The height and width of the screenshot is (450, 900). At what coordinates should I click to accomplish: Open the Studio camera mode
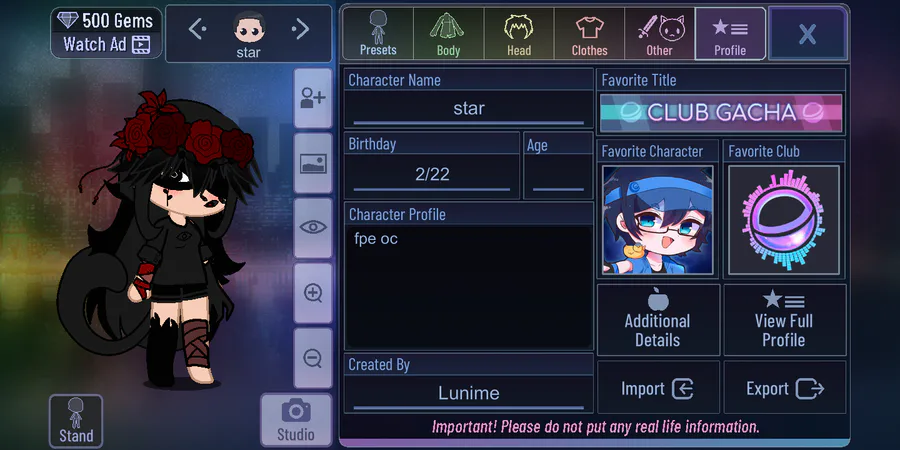point(295,419)
